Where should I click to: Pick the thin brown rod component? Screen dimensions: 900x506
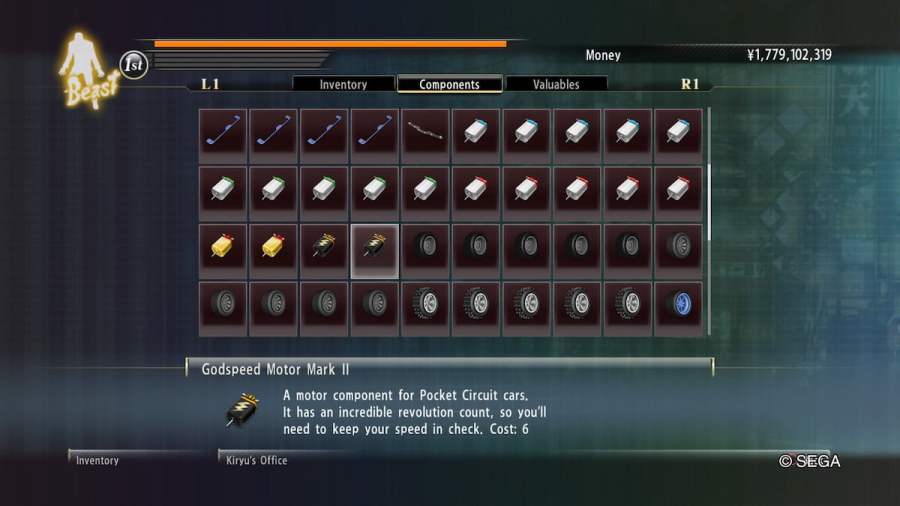426,136
